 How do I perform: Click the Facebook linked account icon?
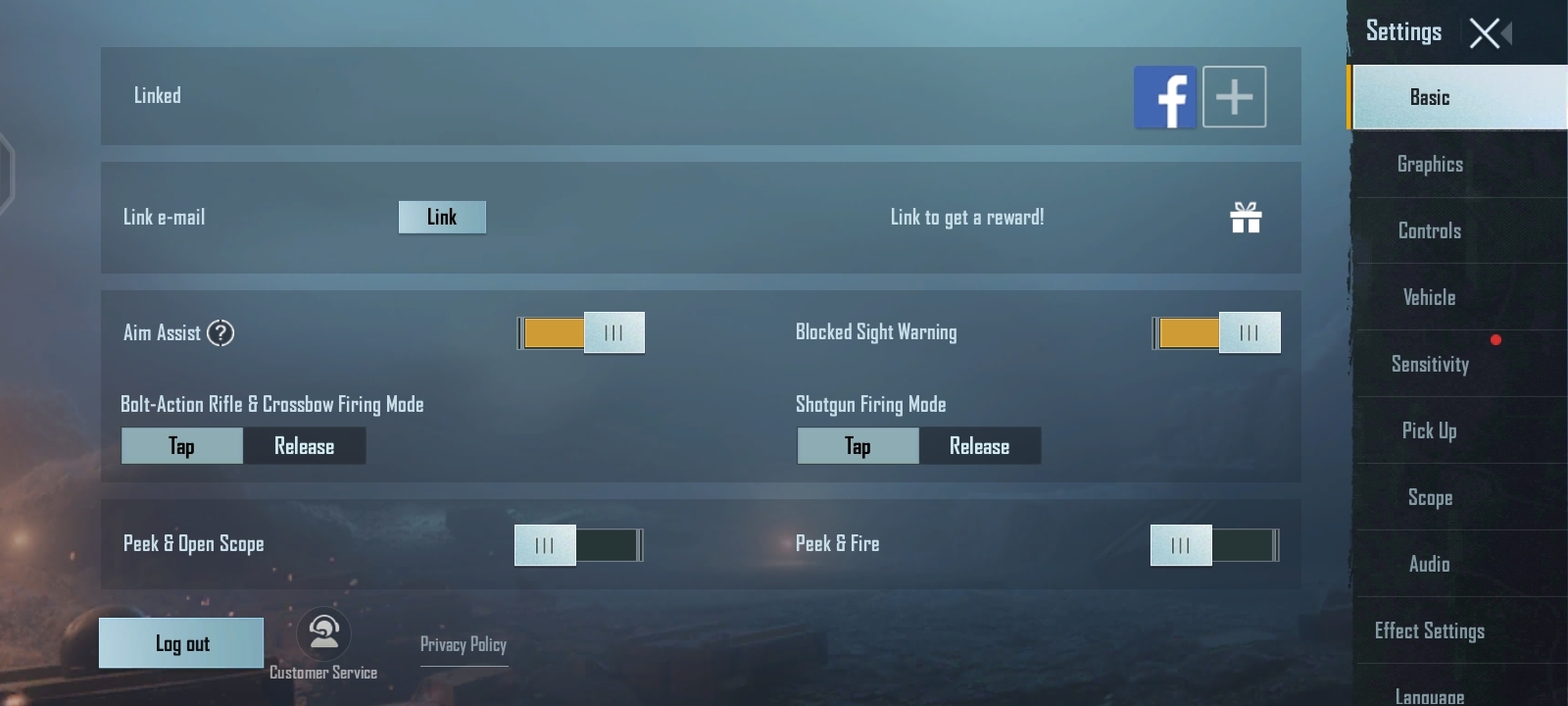click(1165, 96)
